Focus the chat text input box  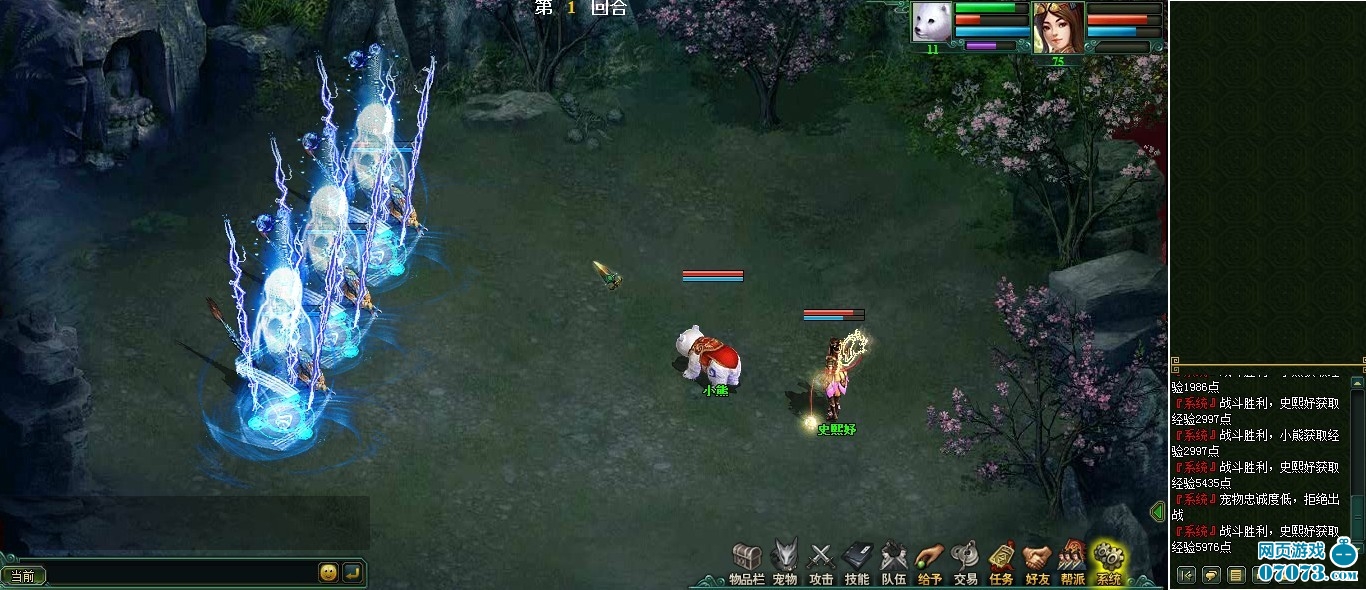pyautogui.click(x=180, y=574)
